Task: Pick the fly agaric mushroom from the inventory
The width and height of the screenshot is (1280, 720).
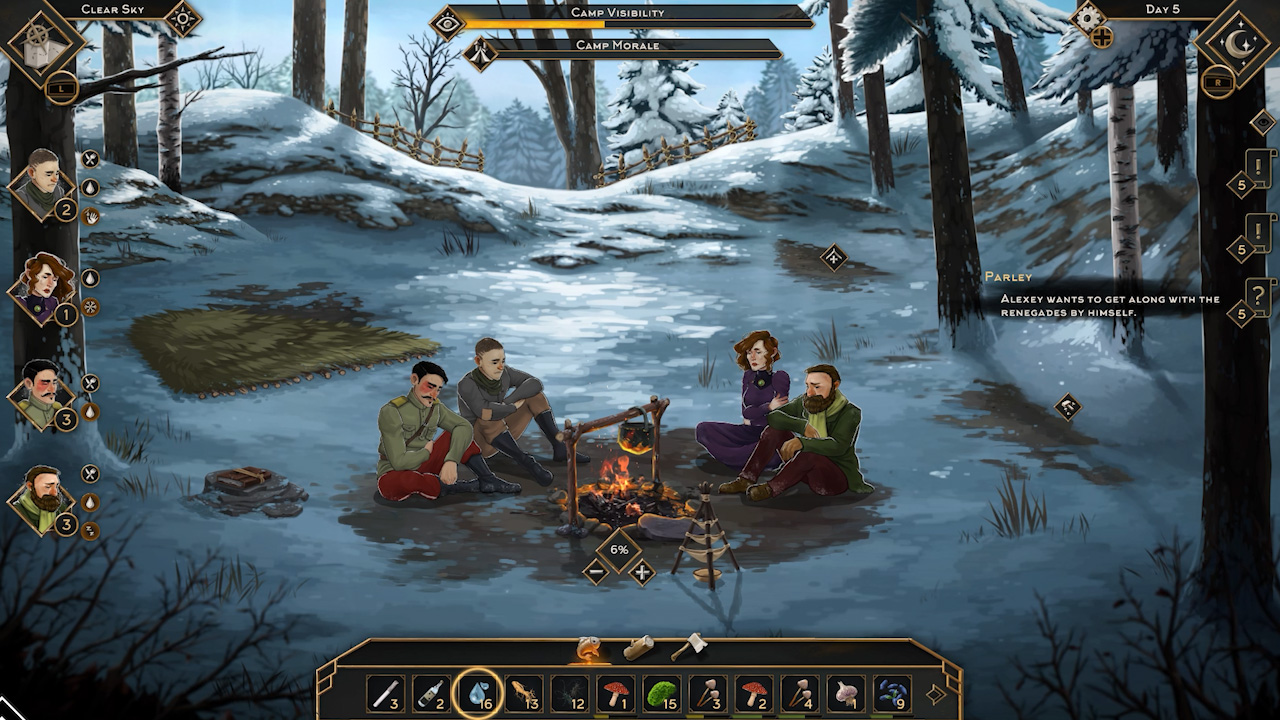Action: 617,694
